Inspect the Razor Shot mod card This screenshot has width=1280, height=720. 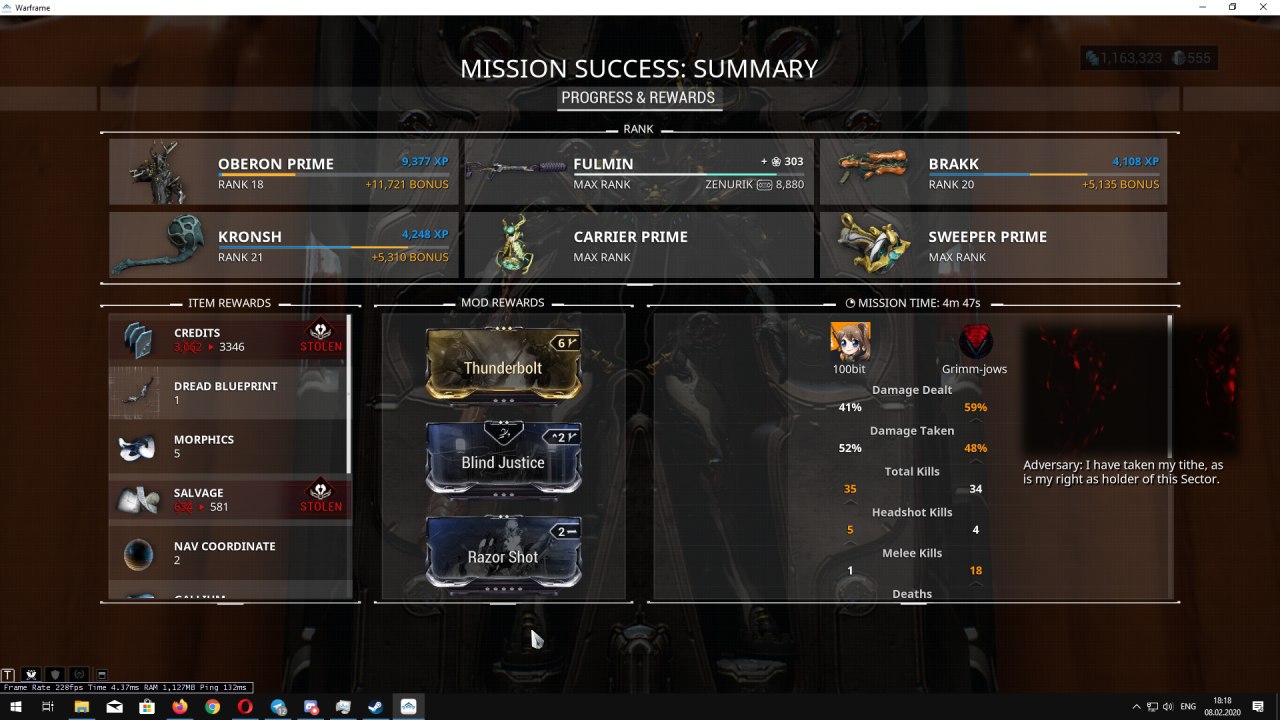503,555
